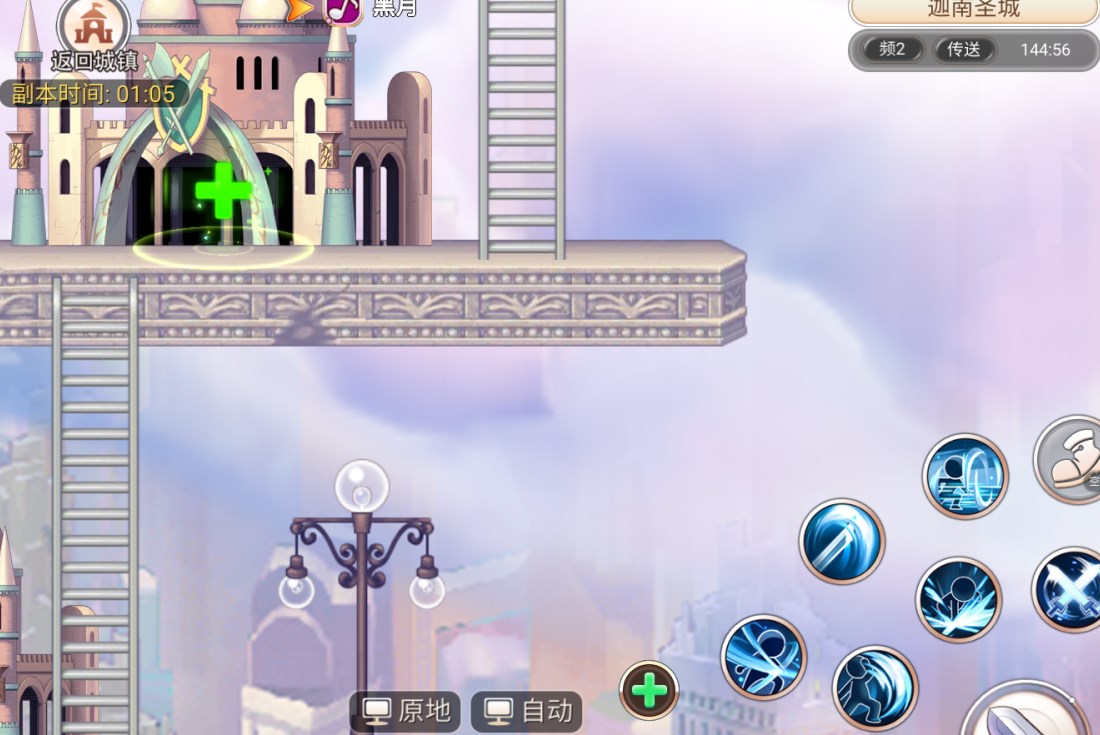
Task: Activate the crossed swords skill
Action: pyautogui.click(x=1069, y=590)
